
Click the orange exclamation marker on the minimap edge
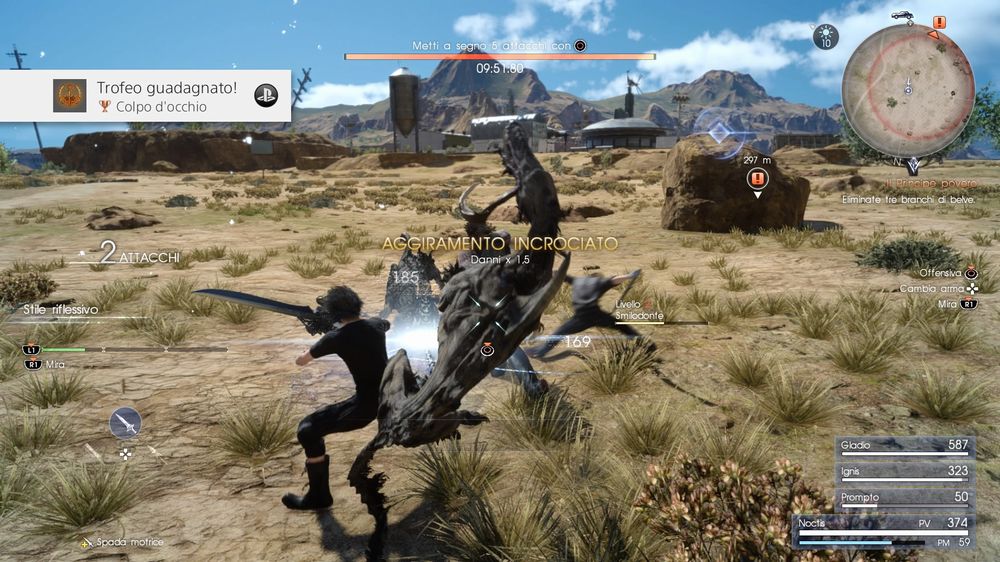coord(939,21)
